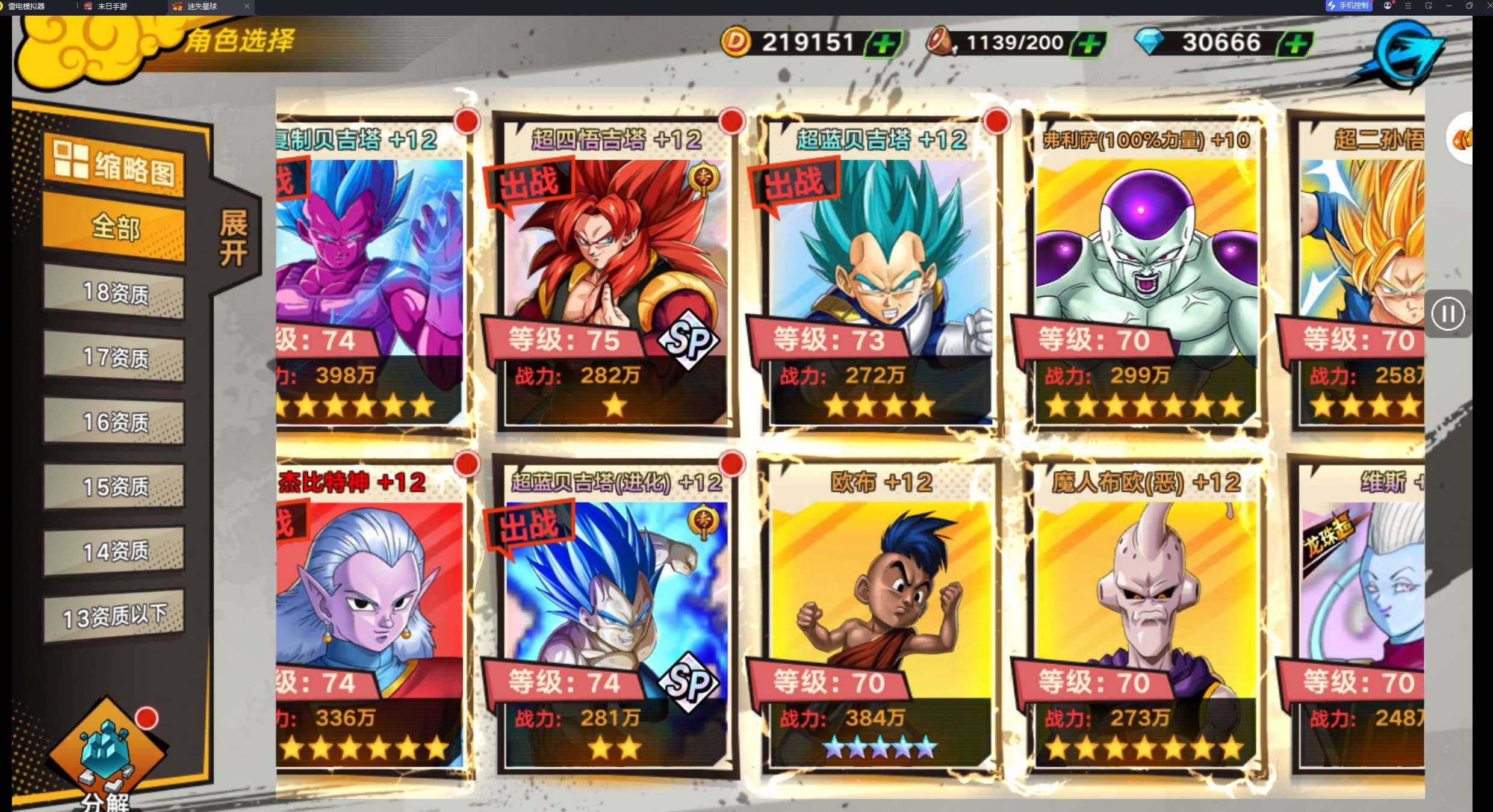
Task: Close the 迷失星球 emulator tab
Action: [246, 6]
